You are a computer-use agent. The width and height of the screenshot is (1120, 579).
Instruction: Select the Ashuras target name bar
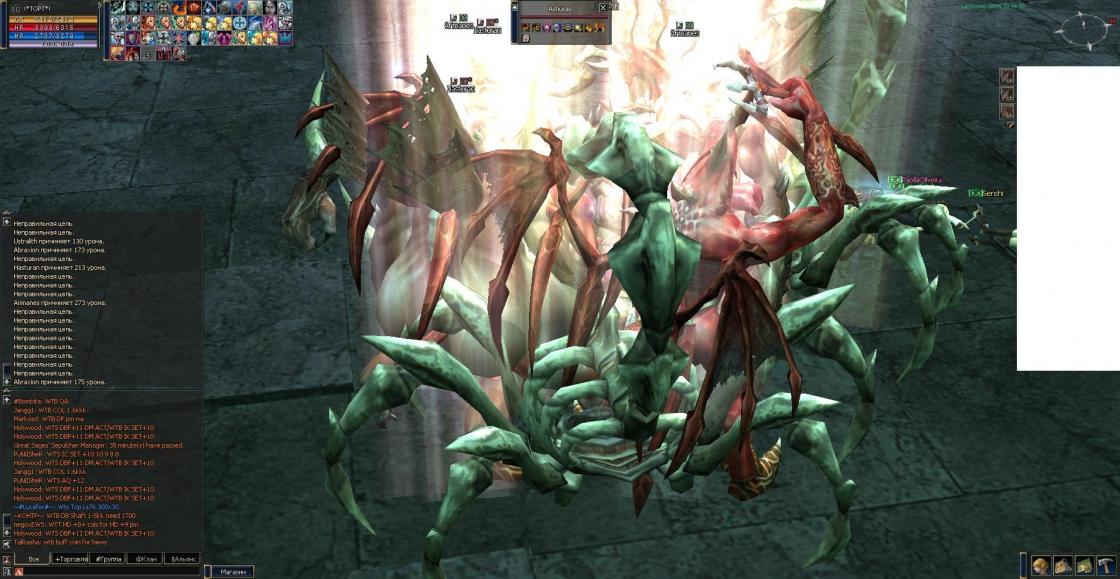(x=558, y=7)
